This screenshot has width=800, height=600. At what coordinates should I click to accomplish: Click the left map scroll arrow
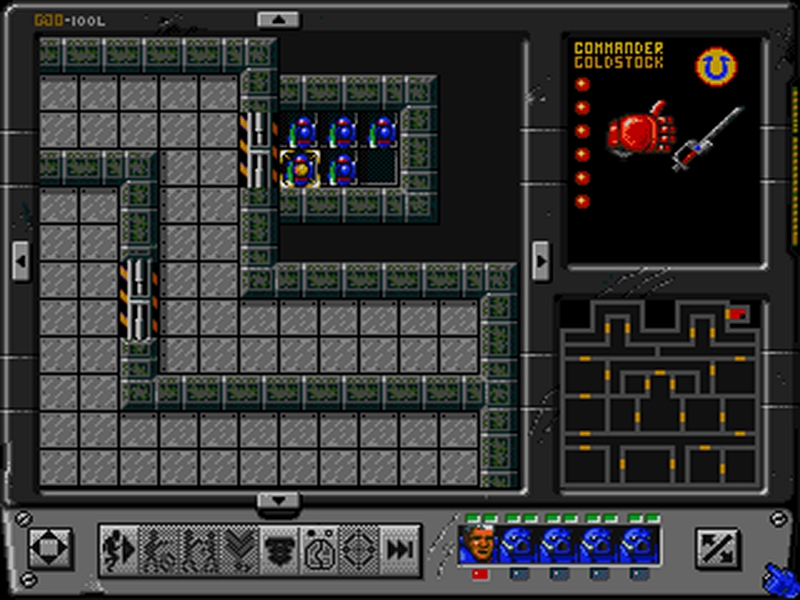tap(21, 262)
